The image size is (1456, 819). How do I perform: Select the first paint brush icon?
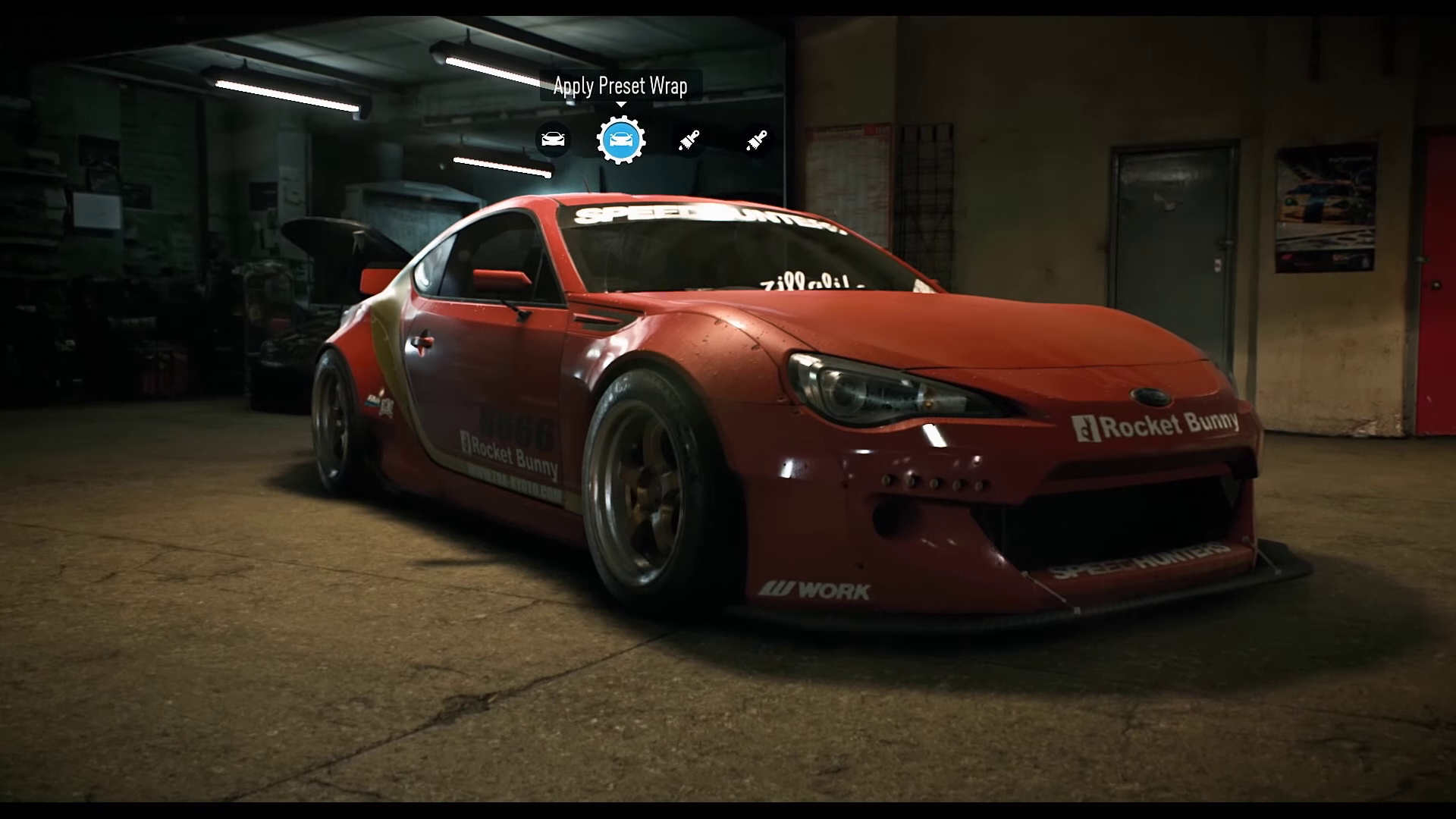point(687,140)
